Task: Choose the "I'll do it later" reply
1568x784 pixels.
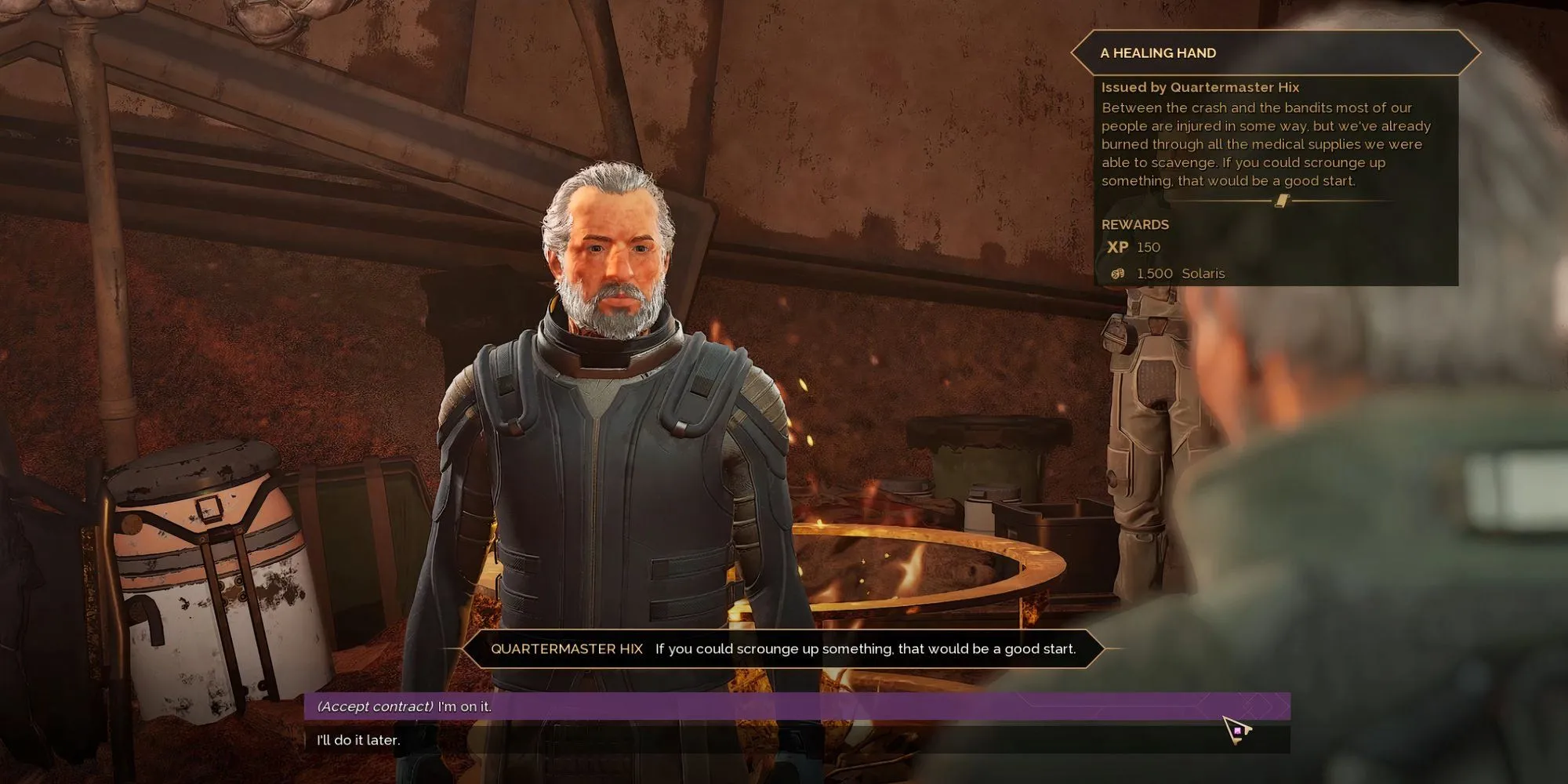Action: click(359, 740)
